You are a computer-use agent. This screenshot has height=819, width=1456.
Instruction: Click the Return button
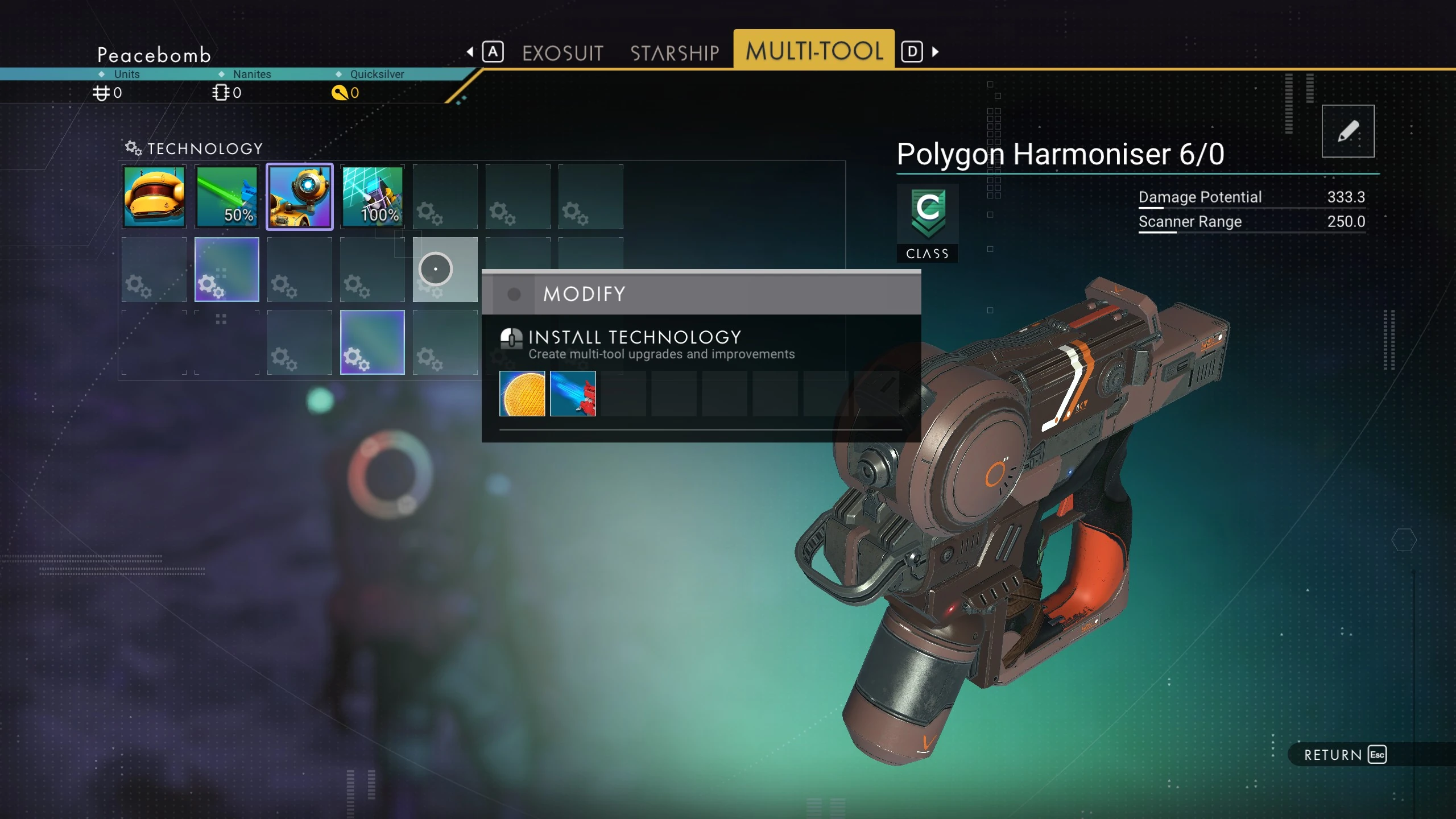coord(1345,755)
